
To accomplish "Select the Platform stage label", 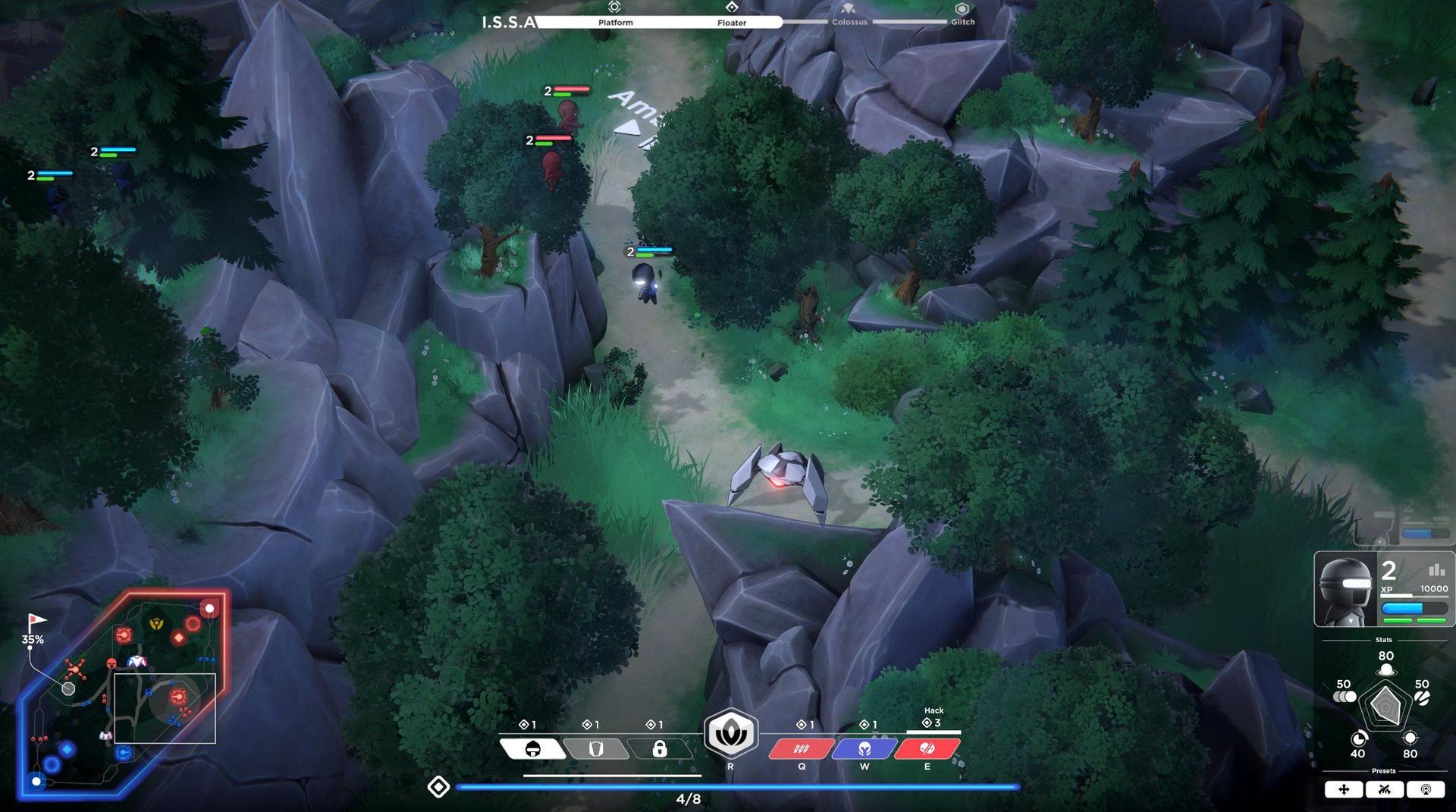I will click(615, 22).
